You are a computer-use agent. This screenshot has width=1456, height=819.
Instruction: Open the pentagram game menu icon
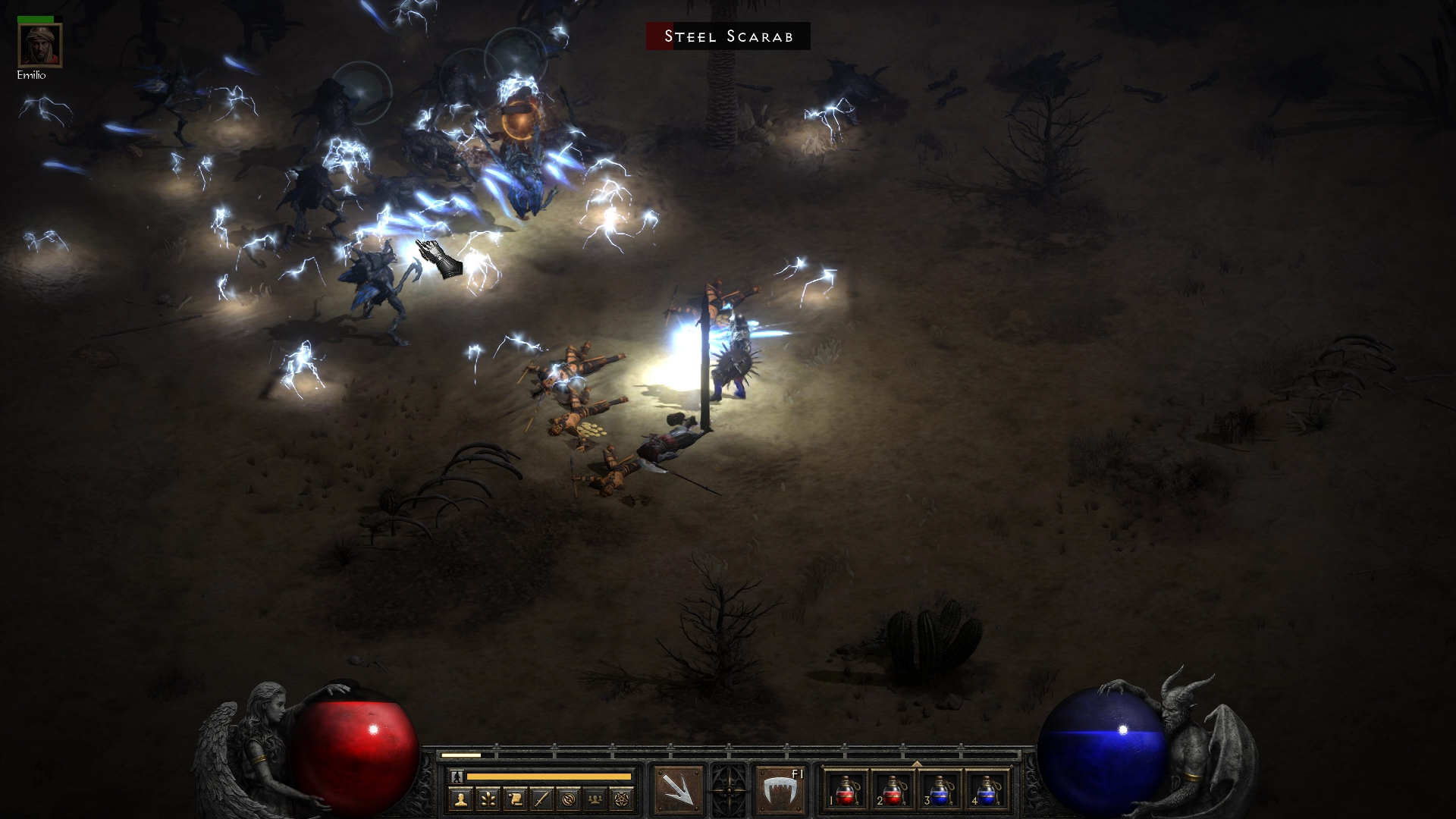pyautogui.click(x=623, y=799)
